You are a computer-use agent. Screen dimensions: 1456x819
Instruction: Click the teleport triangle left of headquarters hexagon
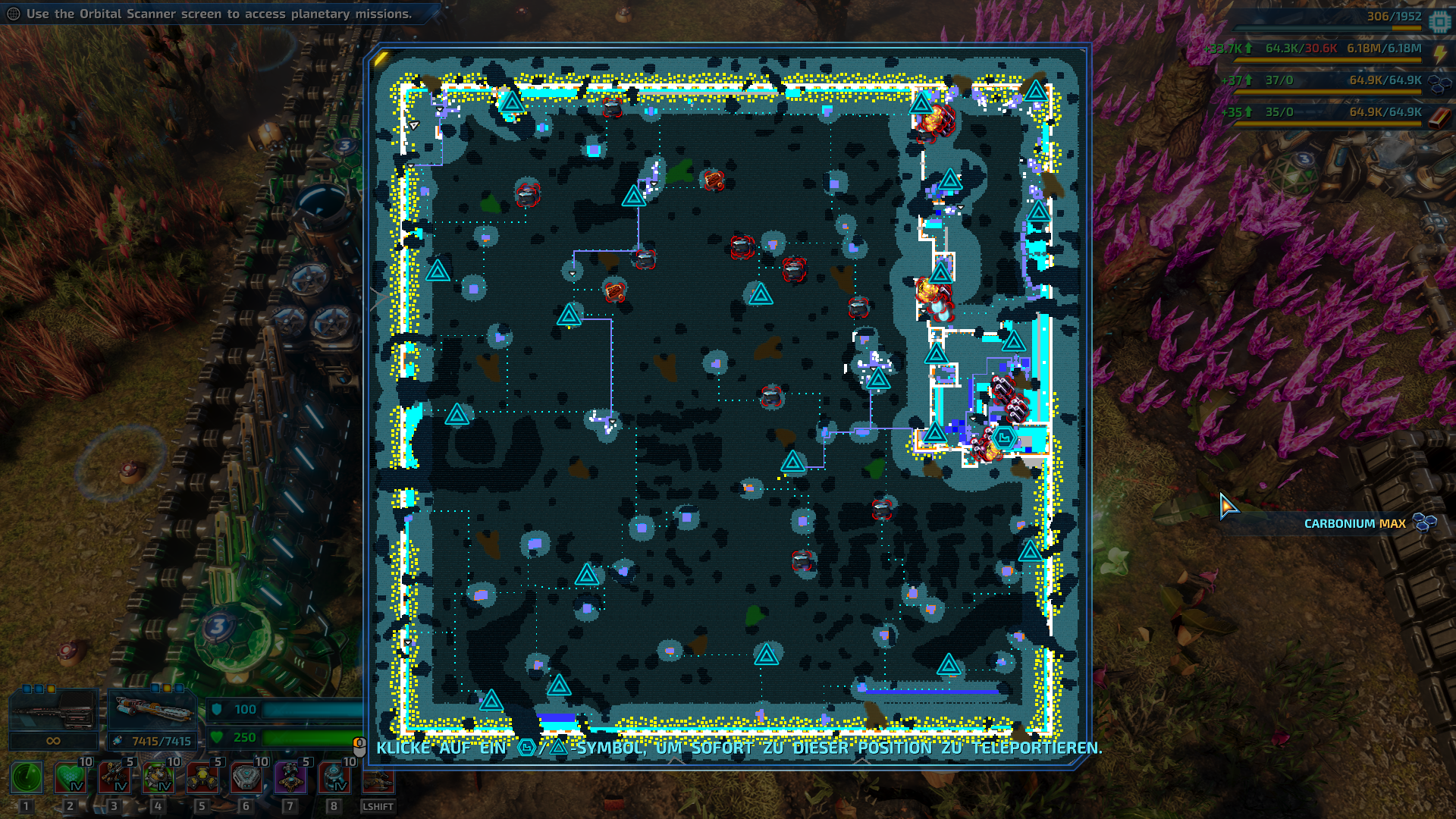pyautogui.click(x=934, y=433)
